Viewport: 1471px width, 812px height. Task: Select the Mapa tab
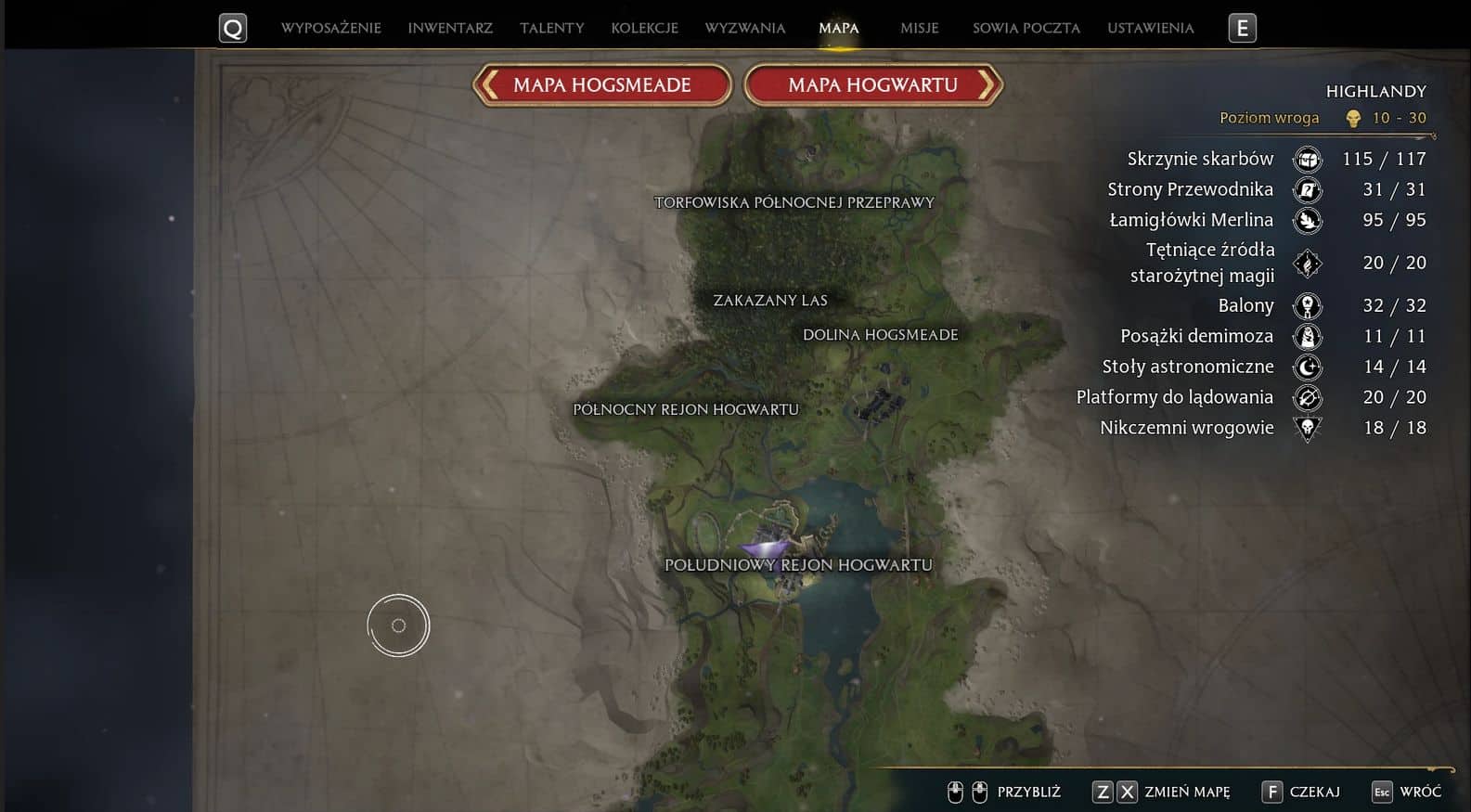838,28
